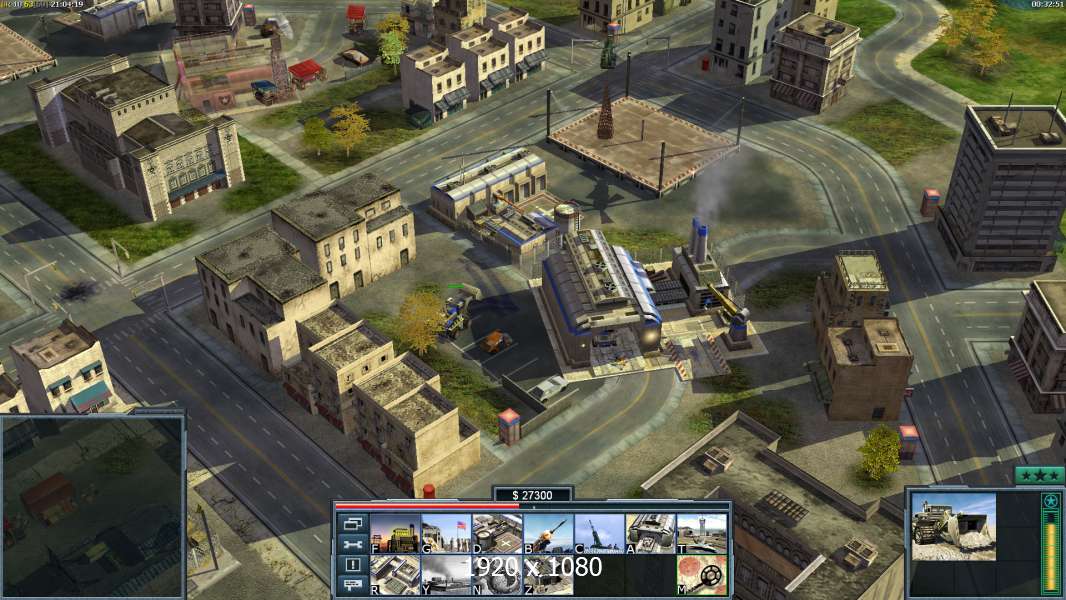1066x600 pixels.
Task: Select the power plant build icon (F)
Action: (395, 533)
